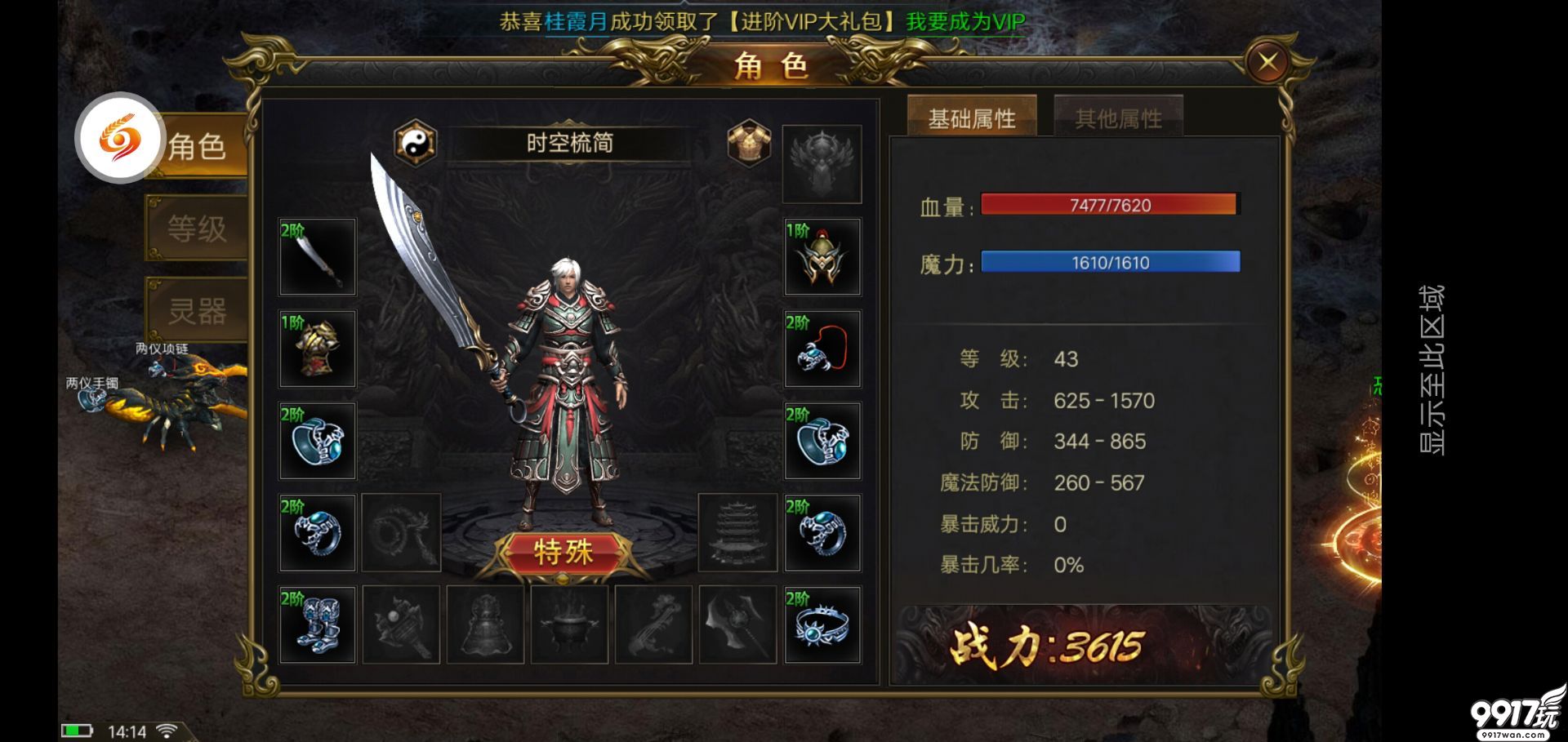1568x742 pixels.
Task: Select the 2阶 ring slot
Action: tap(317, 532)
